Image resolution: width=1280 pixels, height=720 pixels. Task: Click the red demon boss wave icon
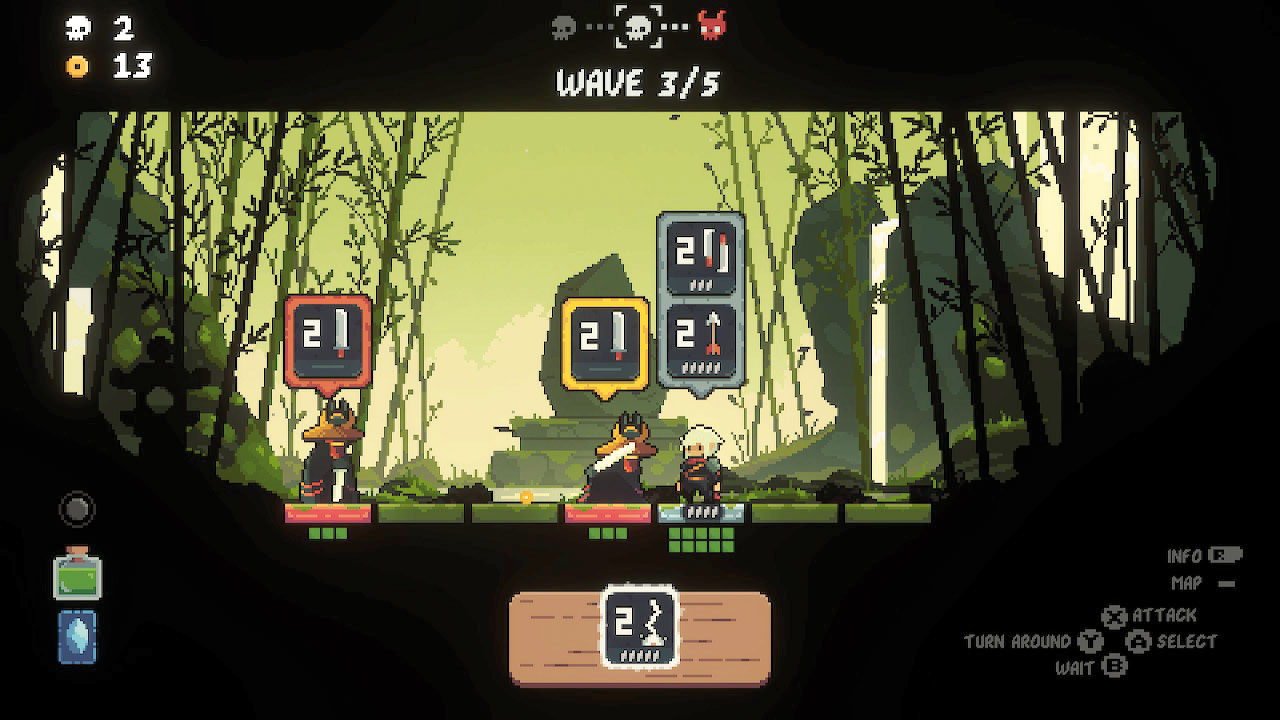click(x=712, y=27)
